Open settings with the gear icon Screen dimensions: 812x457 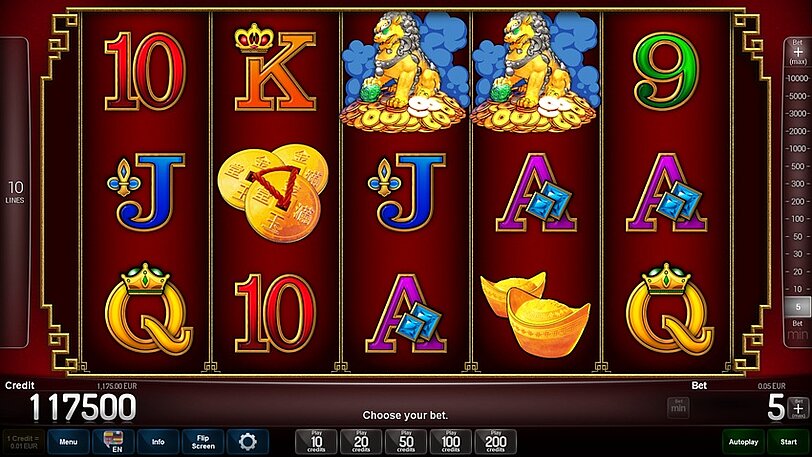pyautogui.click(x=247, y=441)
